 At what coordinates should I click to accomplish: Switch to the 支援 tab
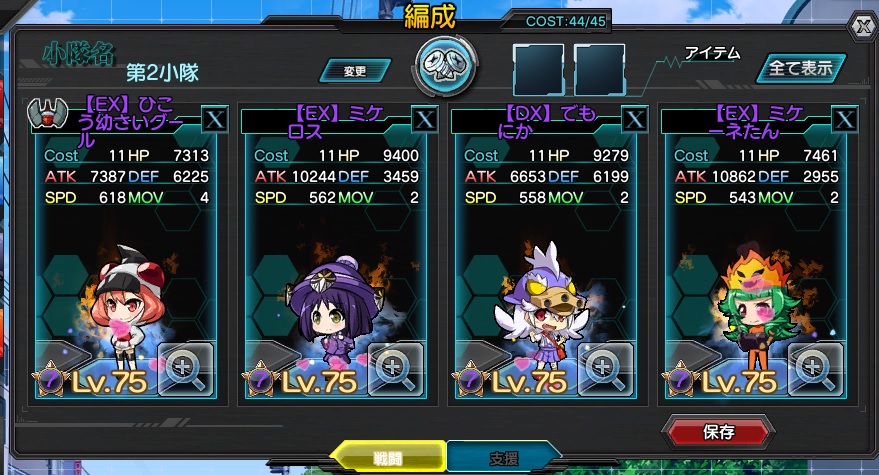tap(503, 457)
